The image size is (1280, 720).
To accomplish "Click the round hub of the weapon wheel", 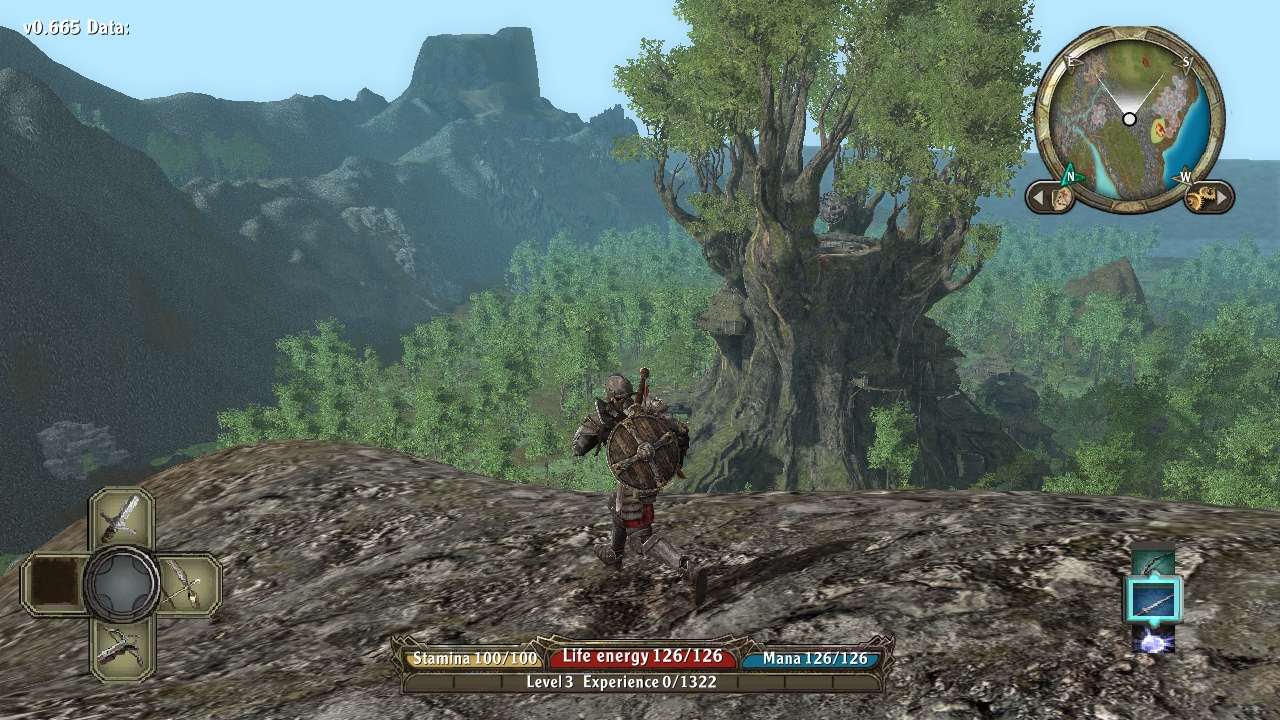I will (121, 584).
